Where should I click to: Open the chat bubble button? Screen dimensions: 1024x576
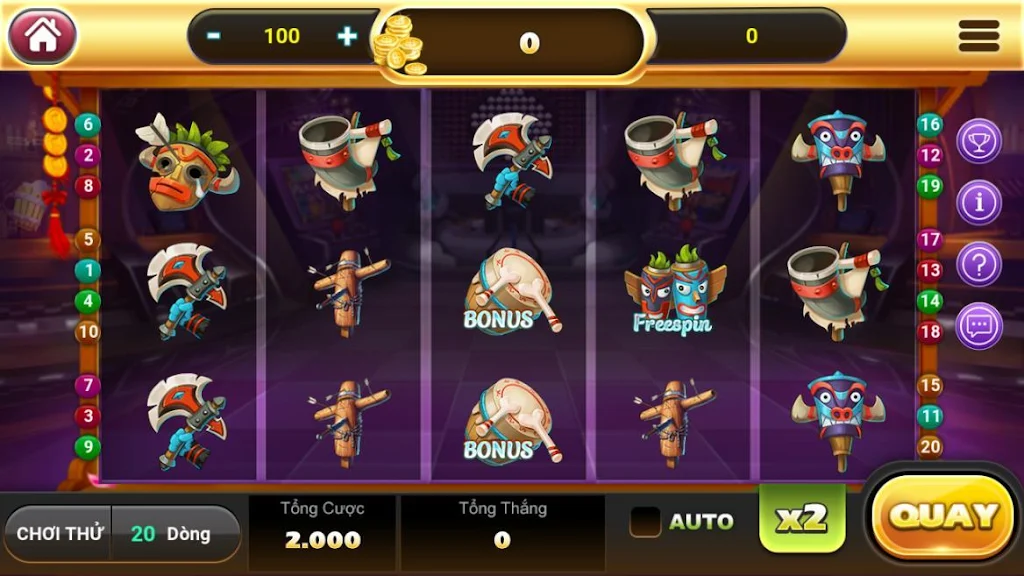pyautogui.click(x=978, y=326)
